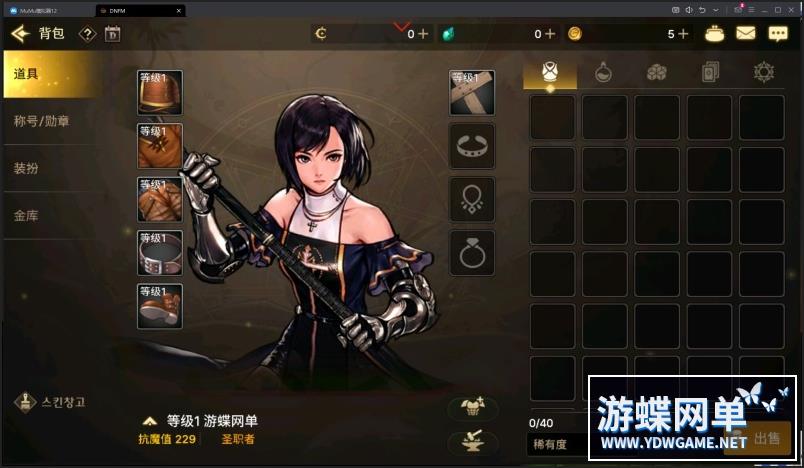This screenshot has height=468, width=804.
Task: Switch to the cube materials tab
Action: (x=656, y=72)
